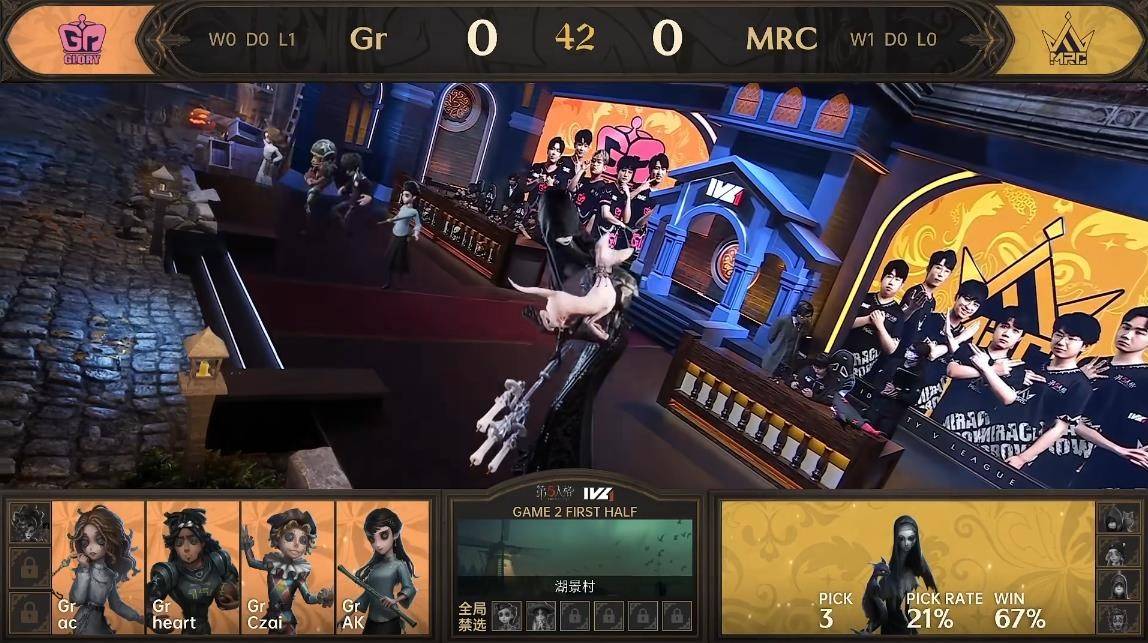Pick the Gr AK survivor card
The image size is (1148, 643).
coord(383,568)
